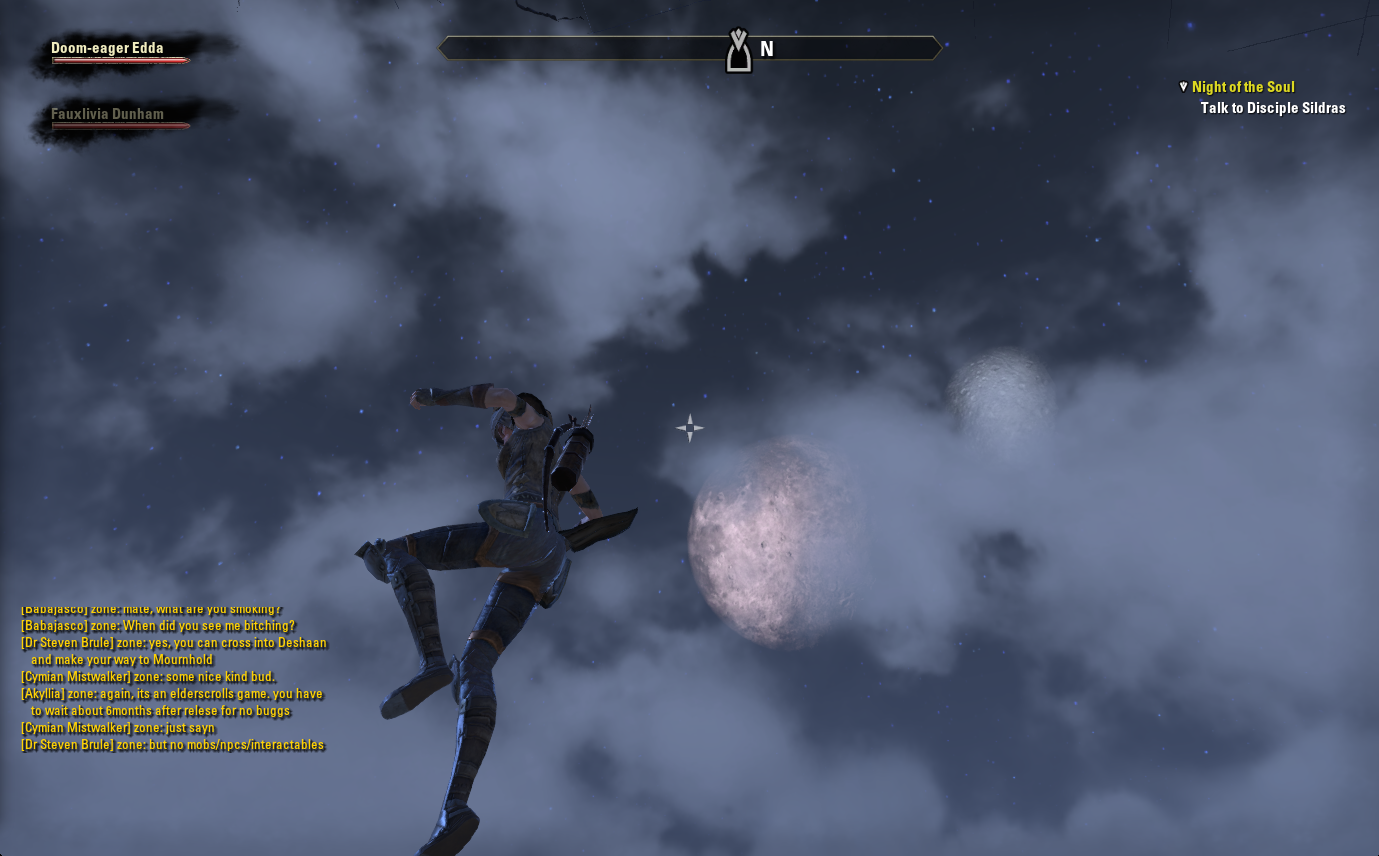Click the compass bar's north marker
The image size is (1379, 856).
pos(766,49)
